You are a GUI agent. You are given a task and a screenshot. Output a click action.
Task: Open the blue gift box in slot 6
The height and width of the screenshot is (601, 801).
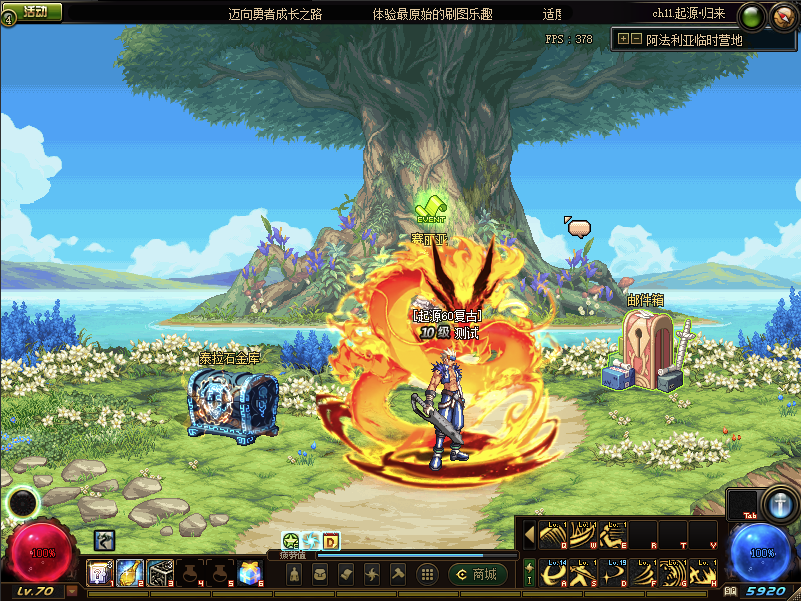[x=250, y=572]
